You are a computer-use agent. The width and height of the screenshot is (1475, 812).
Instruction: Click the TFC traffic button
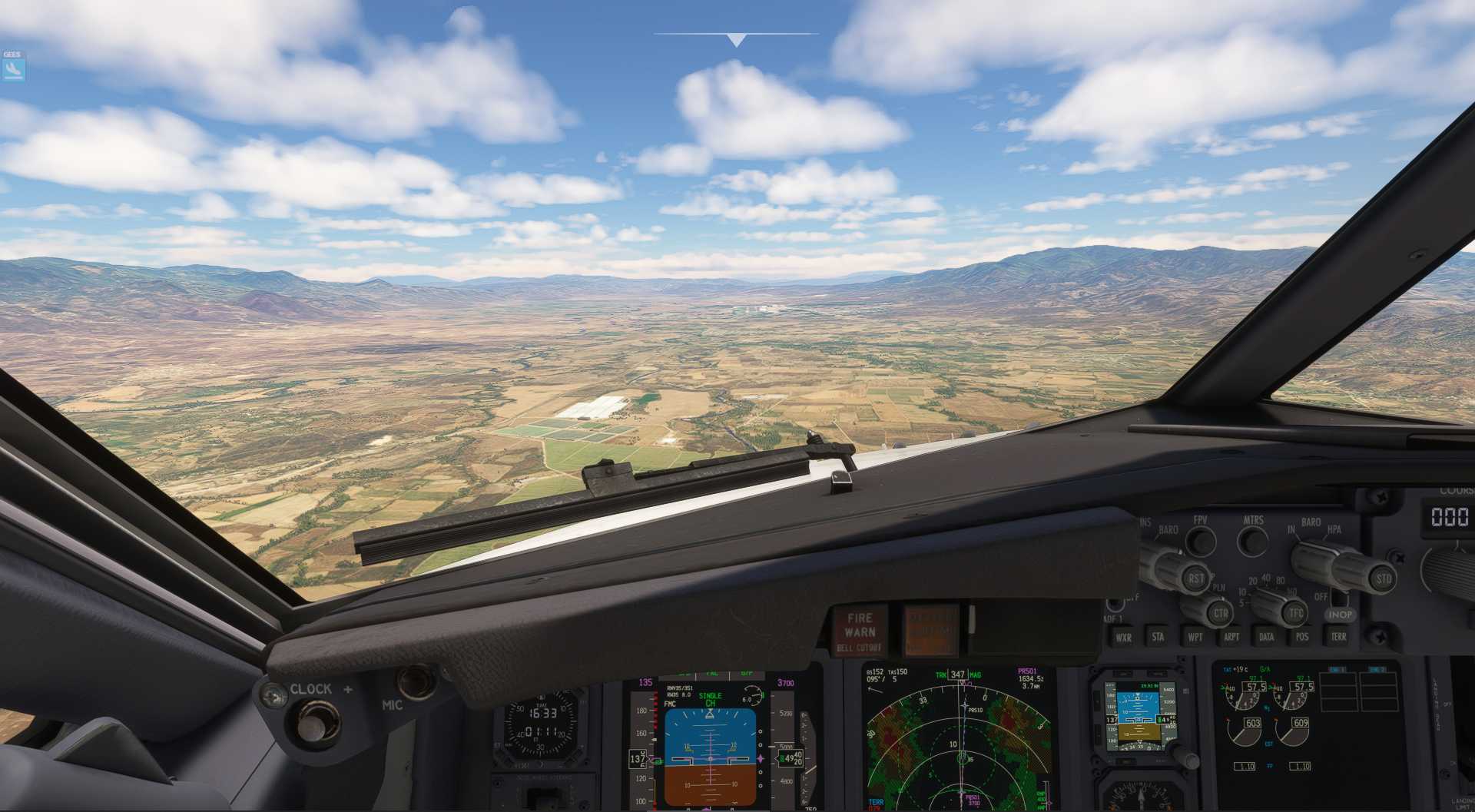point(1296,614)
